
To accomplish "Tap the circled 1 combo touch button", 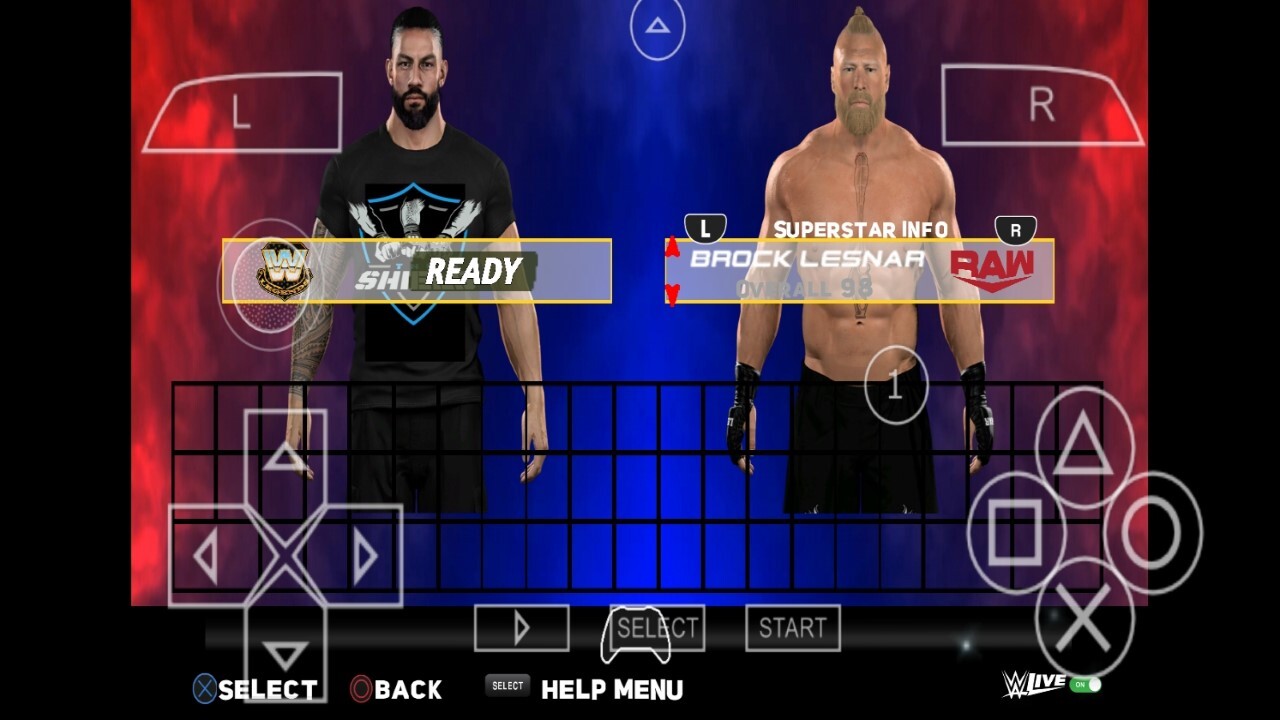I will (x=896, y=386).
